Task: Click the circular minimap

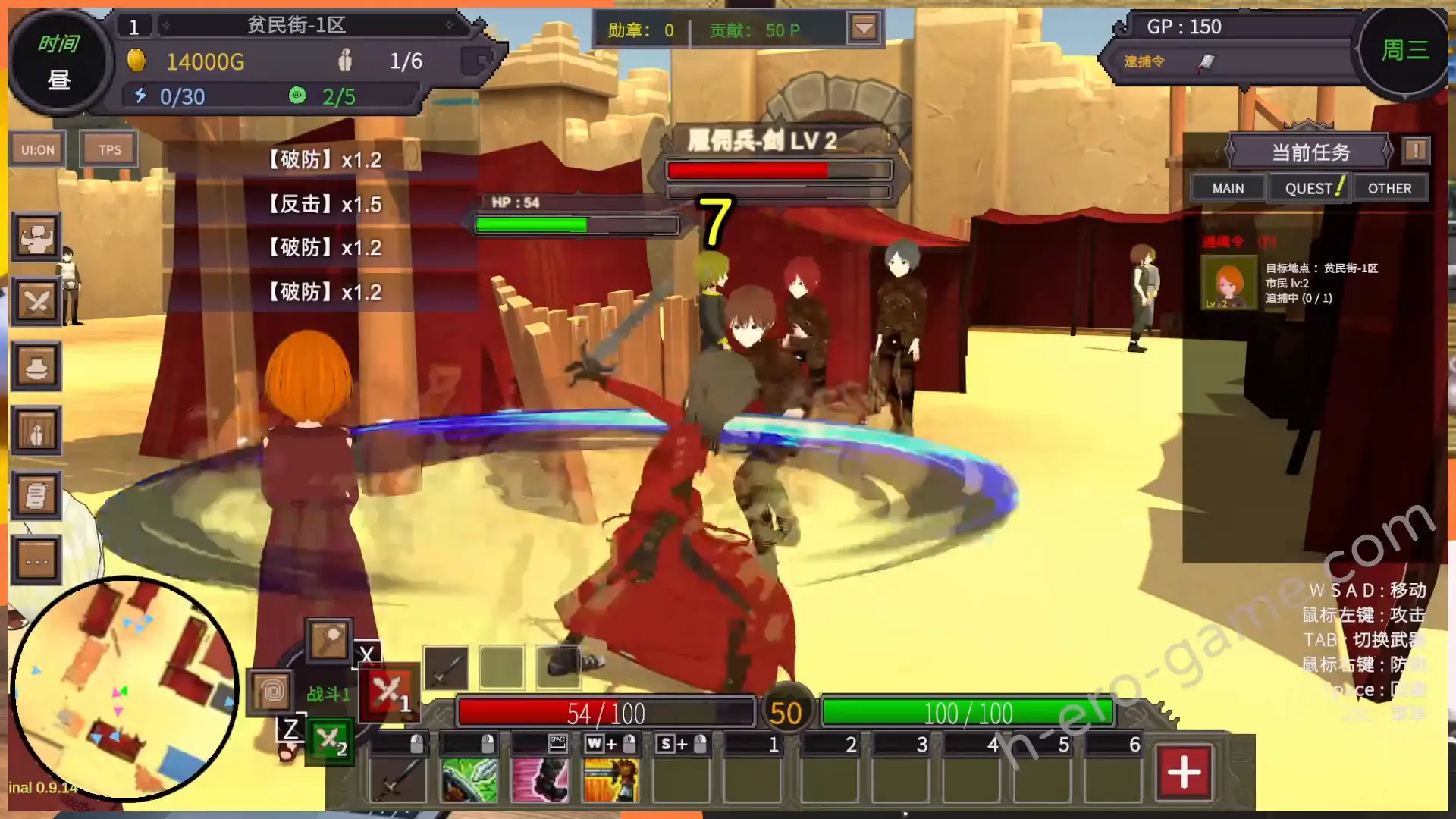Action: click(x=125, y=689)
